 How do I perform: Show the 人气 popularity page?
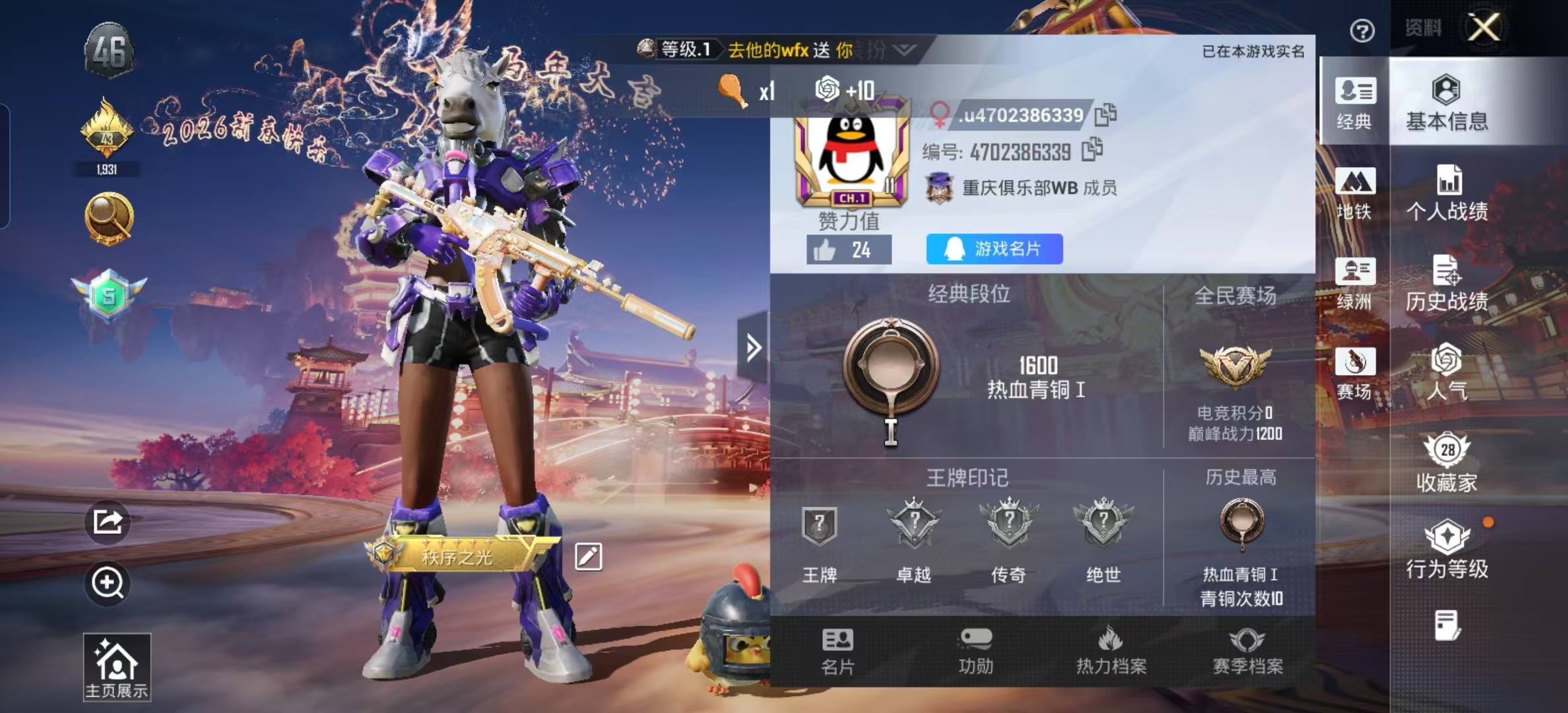[1447, 373]
